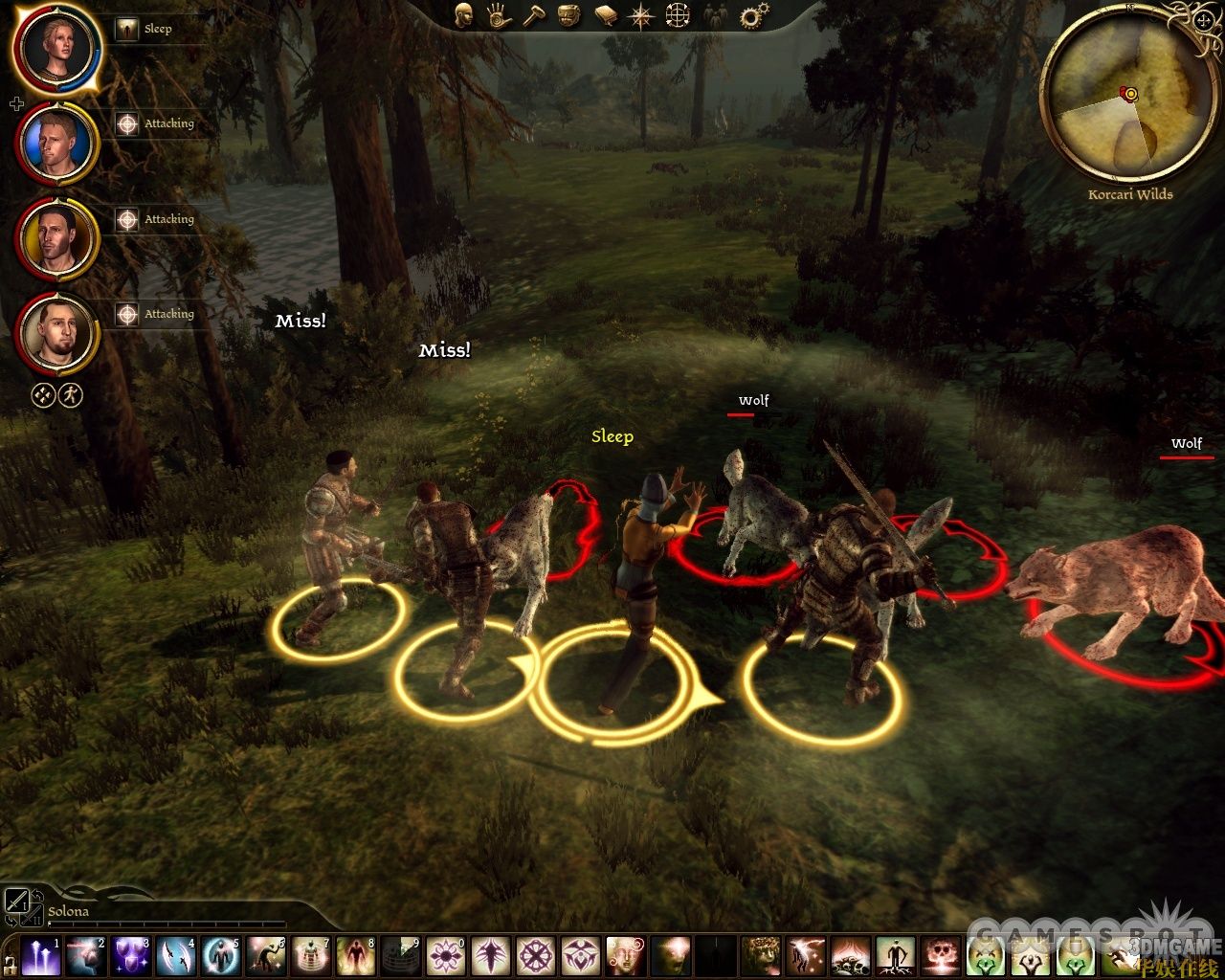The height and width of the screenshot is (980, 1225).
Task: Open the journal book icon
Action: click(x=606, y=15)
